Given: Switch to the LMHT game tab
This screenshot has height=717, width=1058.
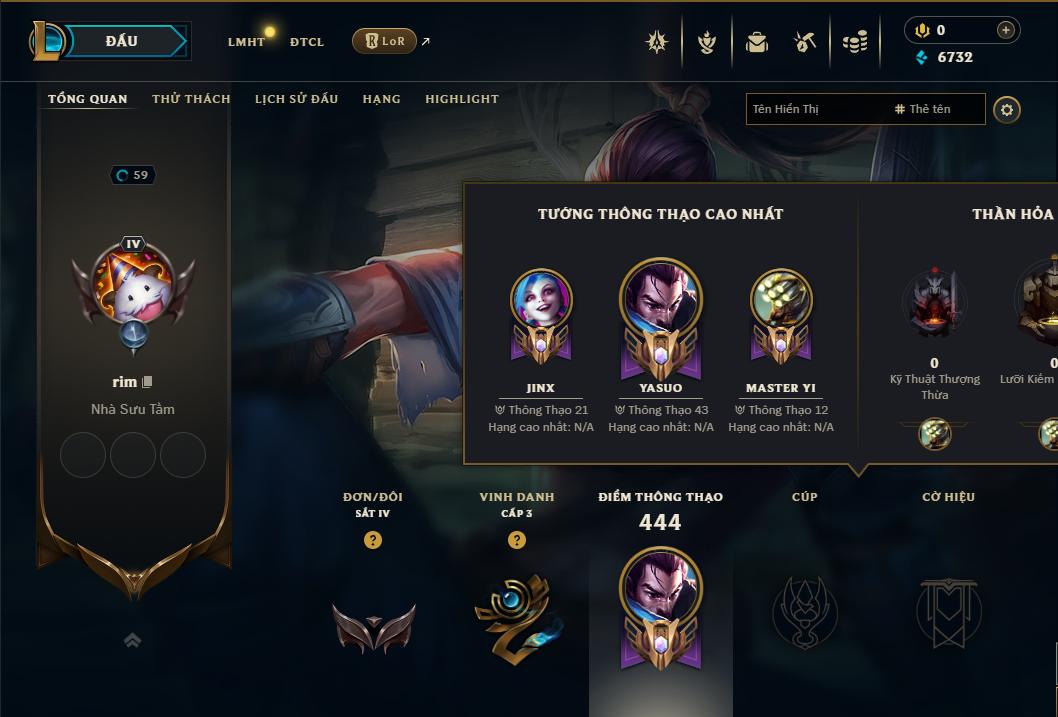Looking at the screenshot, I should [246, 42].
